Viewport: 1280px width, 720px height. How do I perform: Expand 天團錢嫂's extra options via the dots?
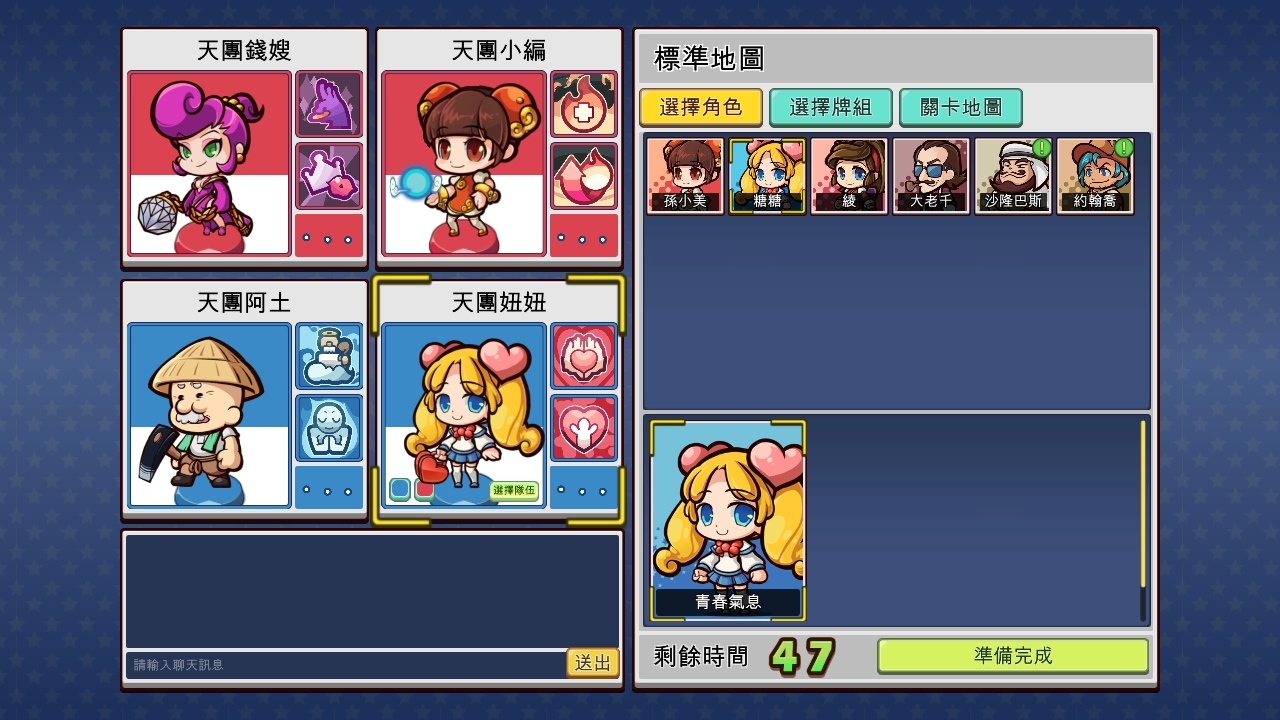coord(329,236)
